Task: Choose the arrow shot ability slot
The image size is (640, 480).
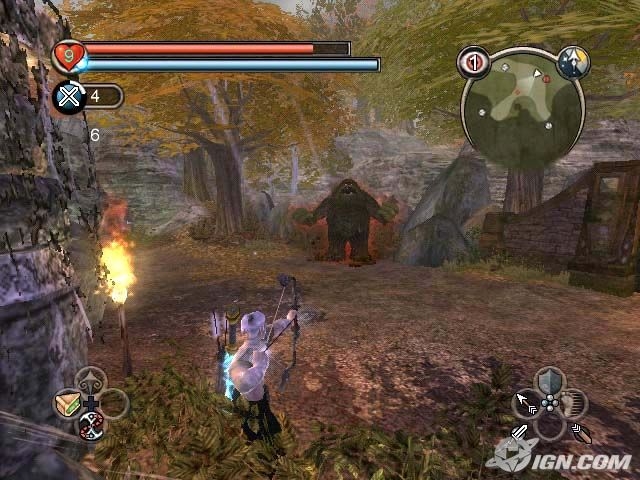Action: point(527,404)
